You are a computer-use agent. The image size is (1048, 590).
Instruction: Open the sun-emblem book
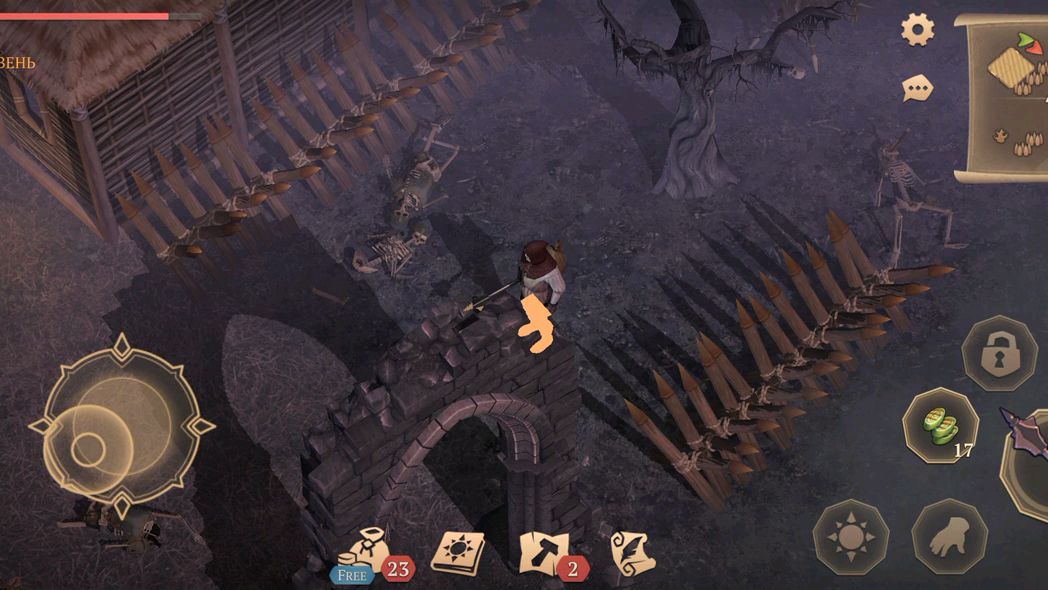pos(458,552)
